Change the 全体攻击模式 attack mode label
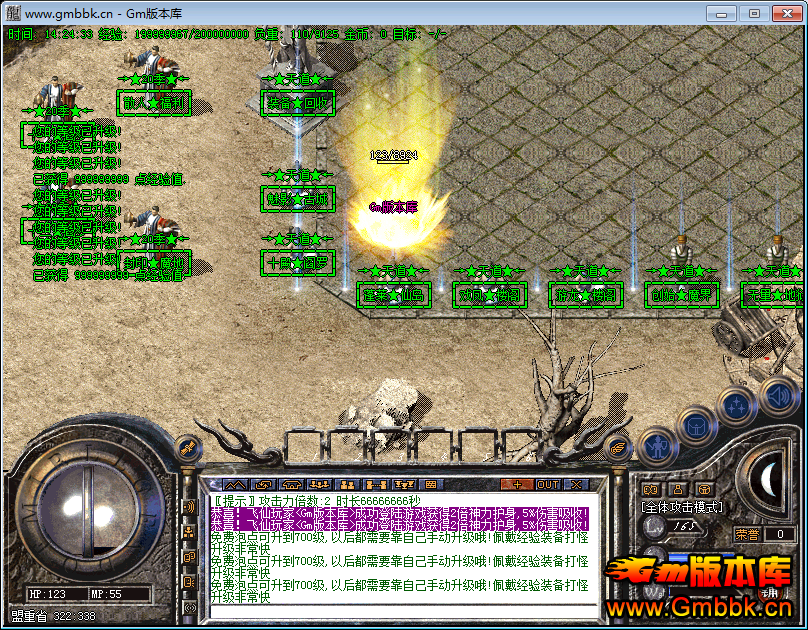 [x=681, y=507]
